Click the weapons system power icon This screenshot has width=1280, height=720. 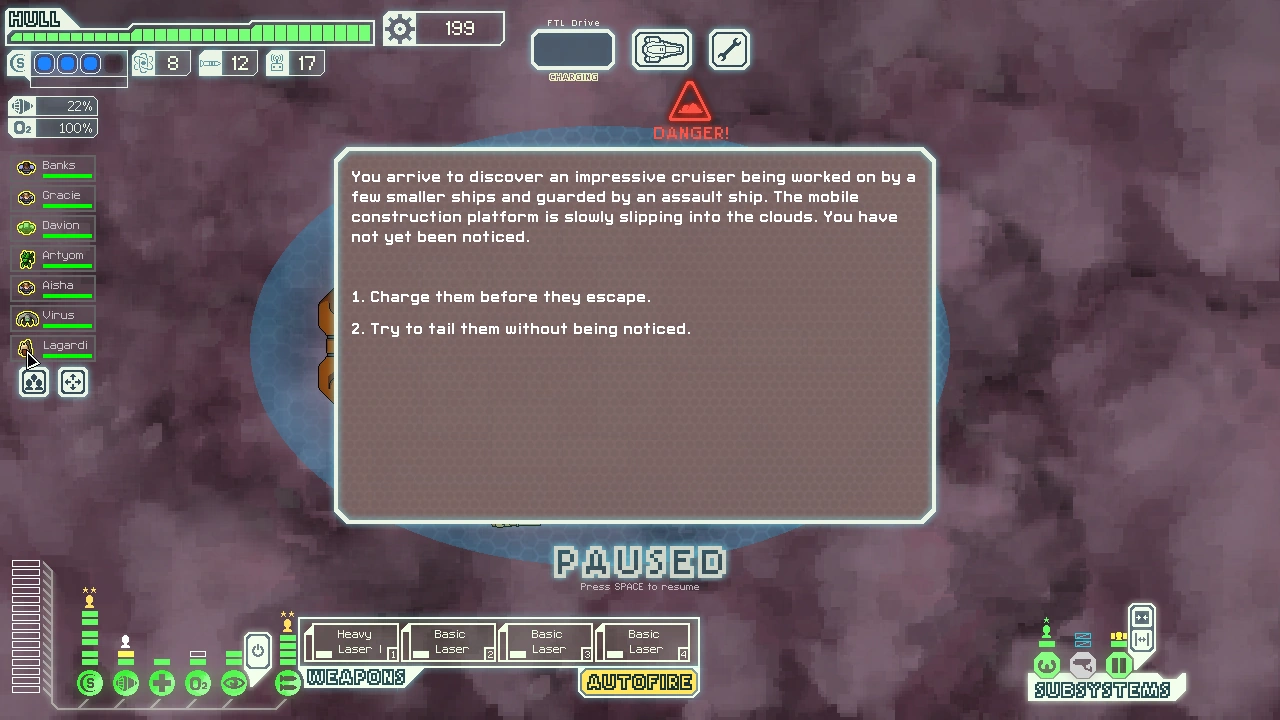coord(287,684)
